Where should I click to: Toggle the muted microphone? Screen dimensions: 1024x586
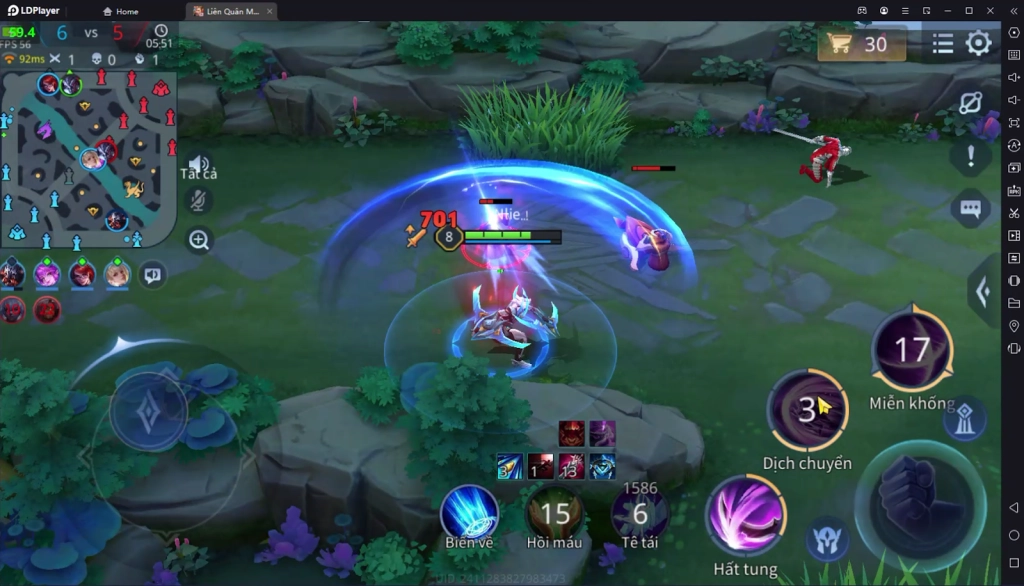click(199, 201)
